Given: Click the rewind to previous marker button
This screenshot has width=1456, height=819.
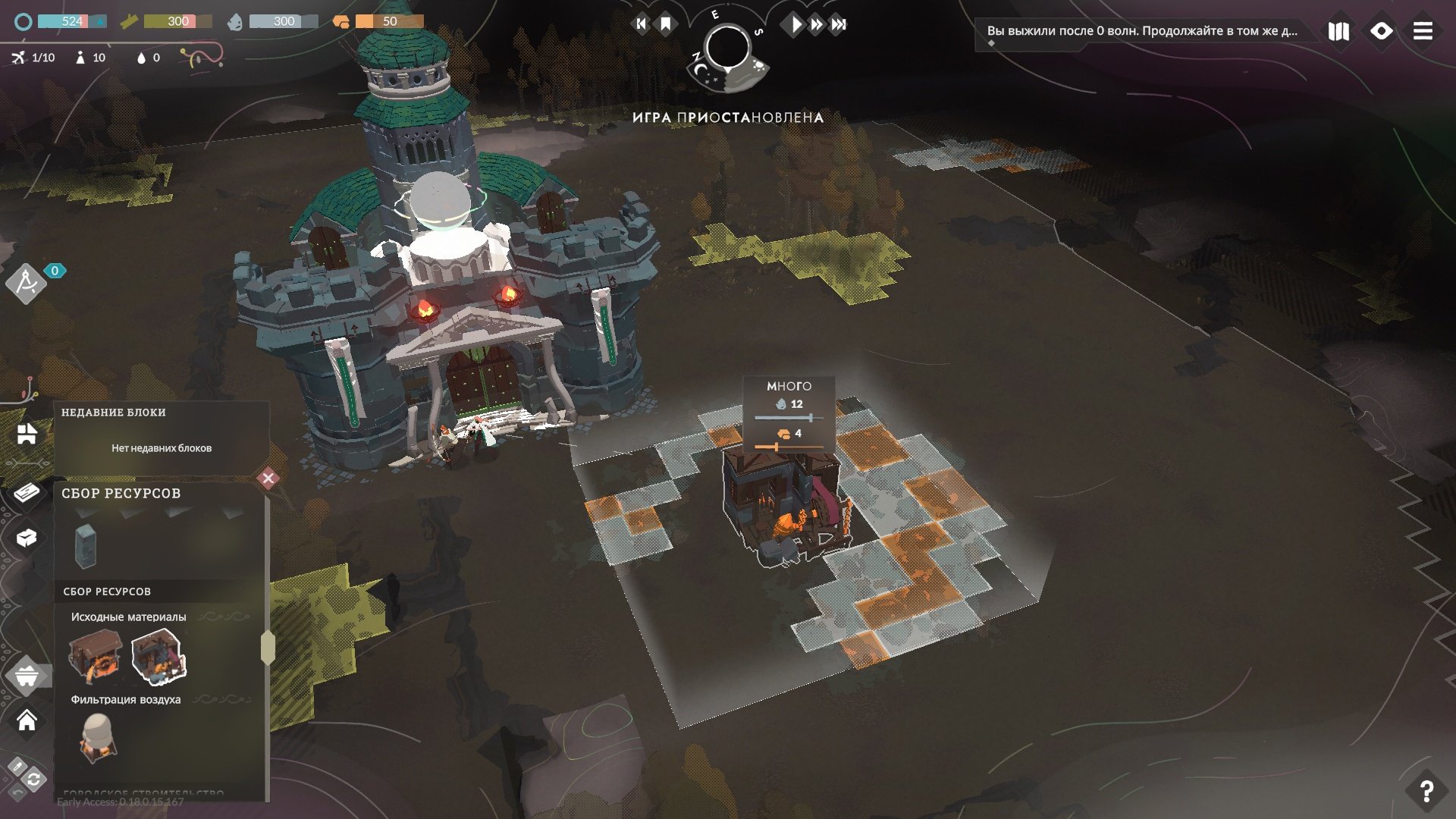Looking at the screenshot, I should (641, 24).
